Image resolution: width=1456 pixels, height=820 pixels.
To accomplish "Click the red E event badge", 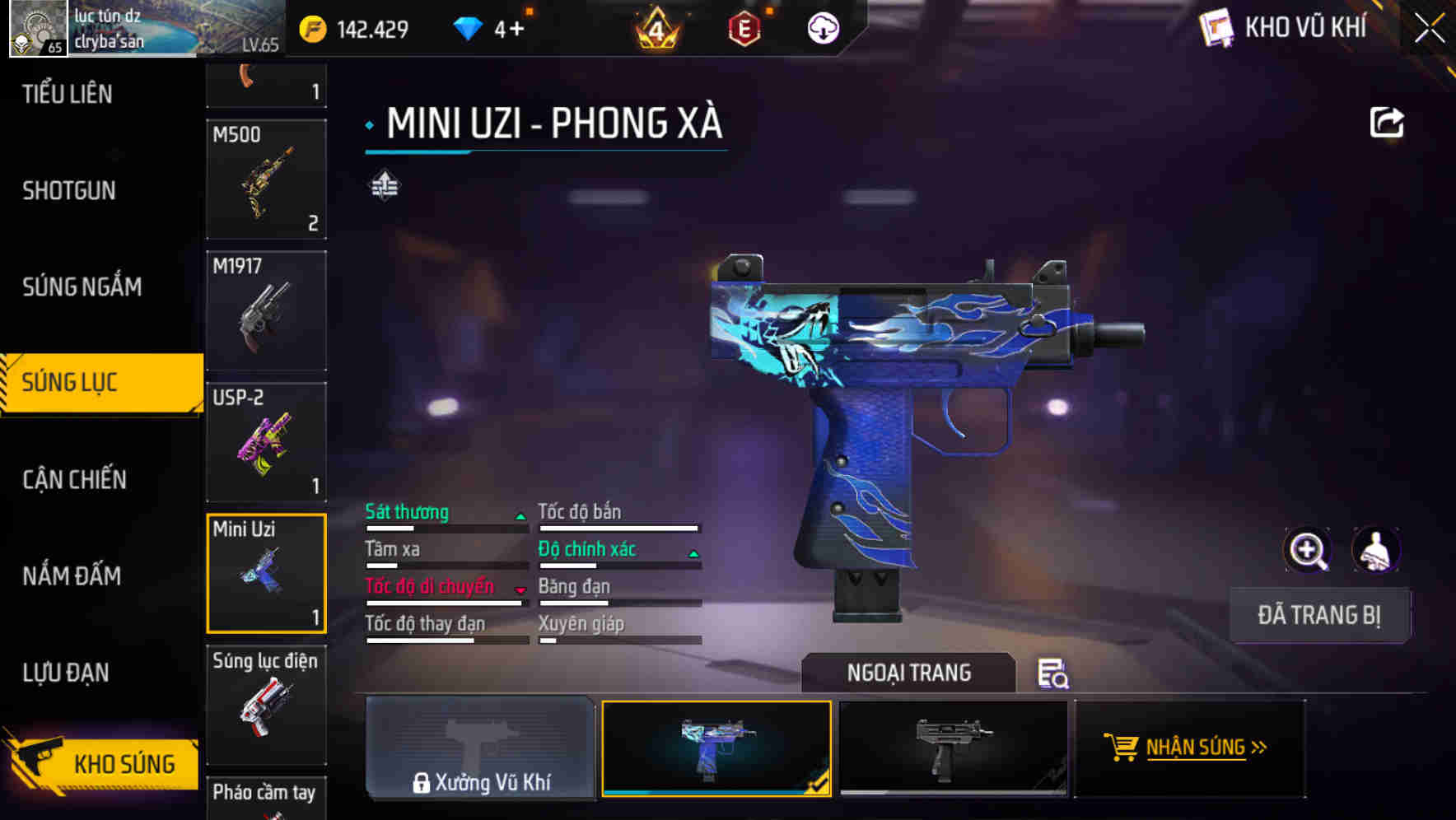I will (742, 29).
